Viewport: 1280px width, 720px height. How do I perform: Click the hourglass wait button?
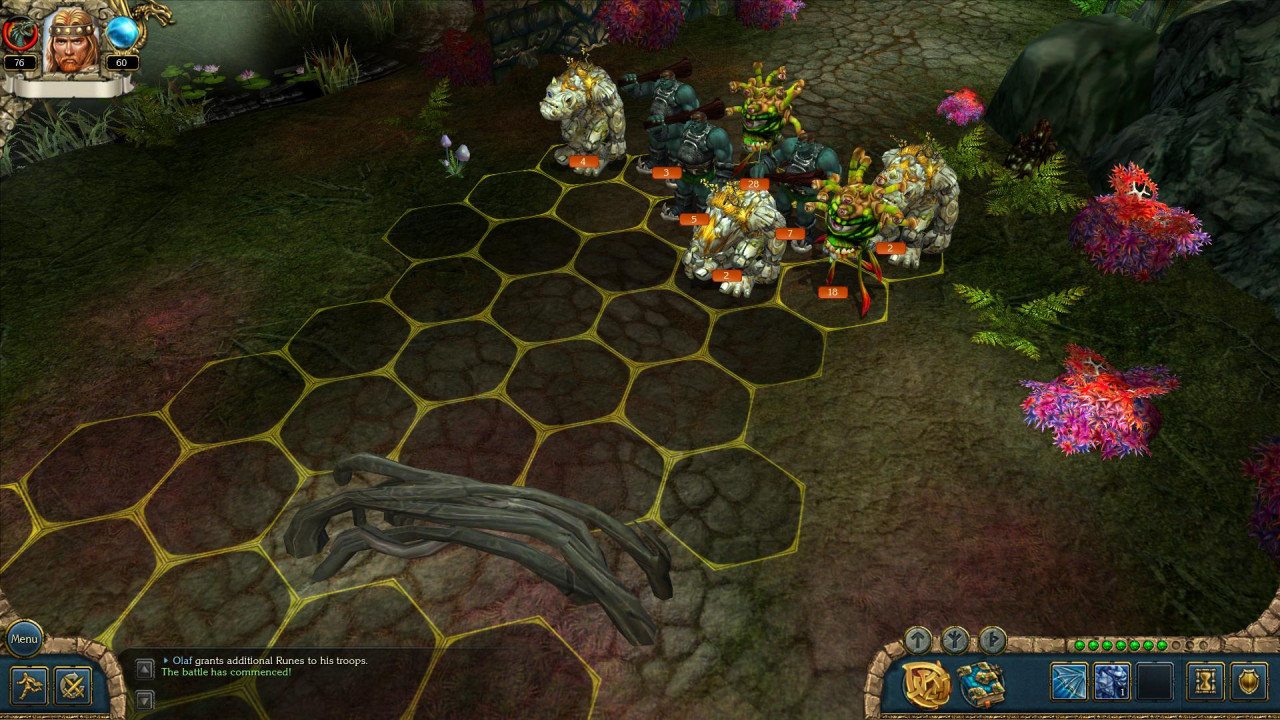click(1205, 682)
